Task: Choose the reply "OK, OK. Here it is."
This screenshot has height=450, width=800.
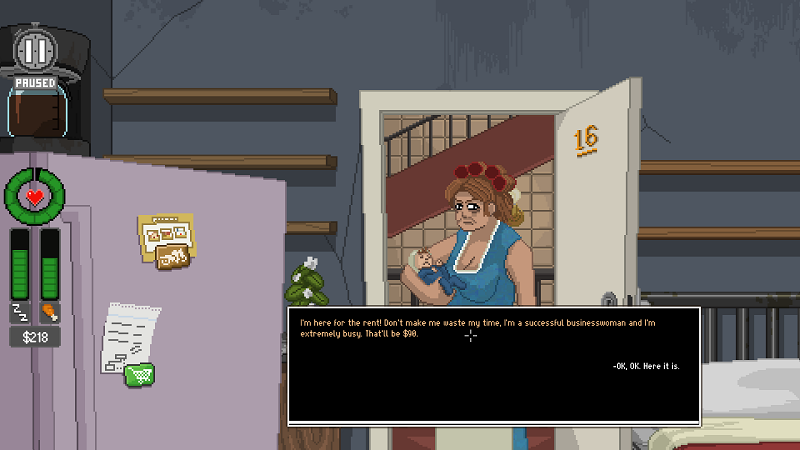Action: pyautogui.click(x=646, y=366)
